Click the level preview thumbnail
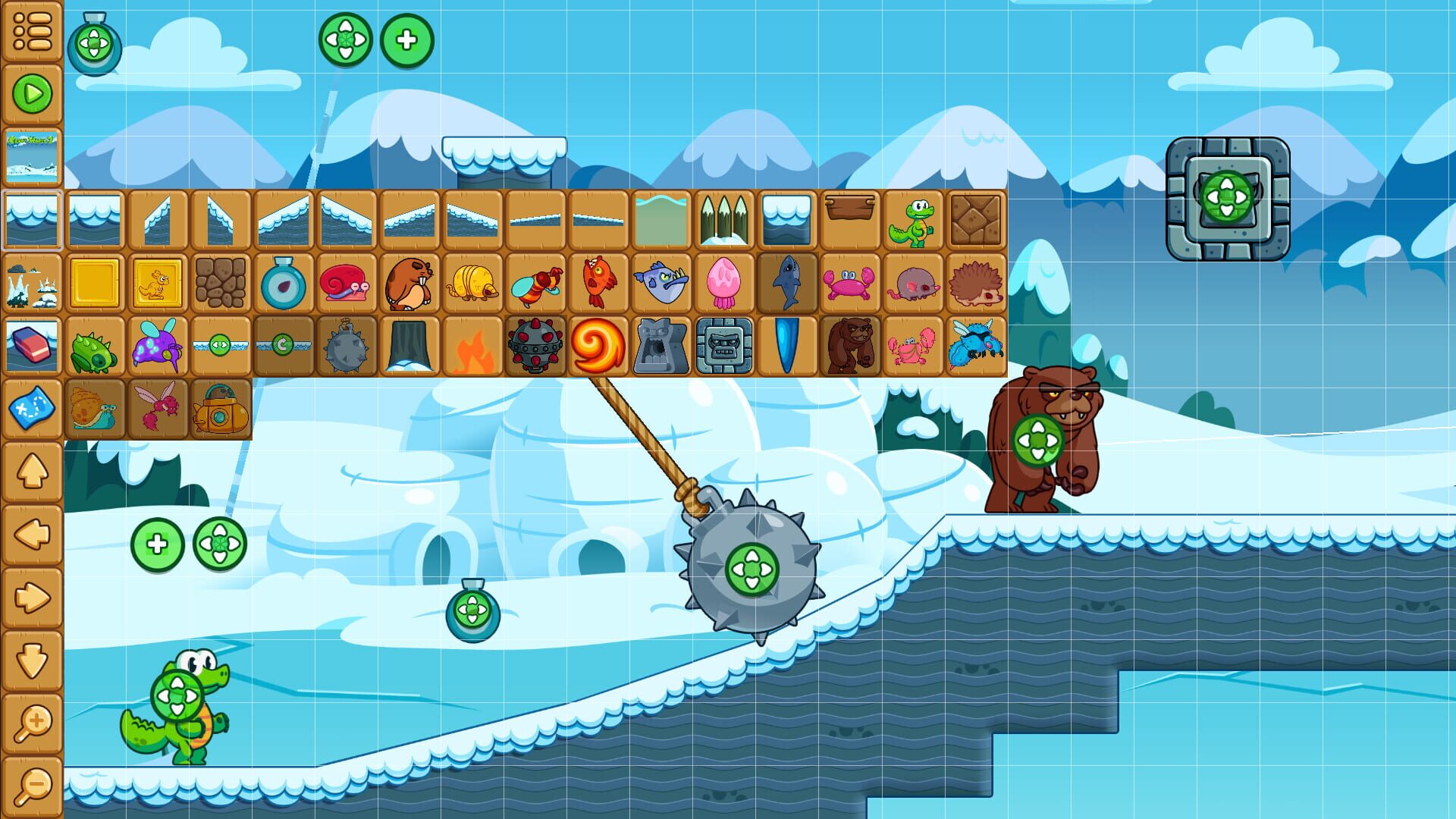This screenshot has height=819, width=1456. pos(30,157)
